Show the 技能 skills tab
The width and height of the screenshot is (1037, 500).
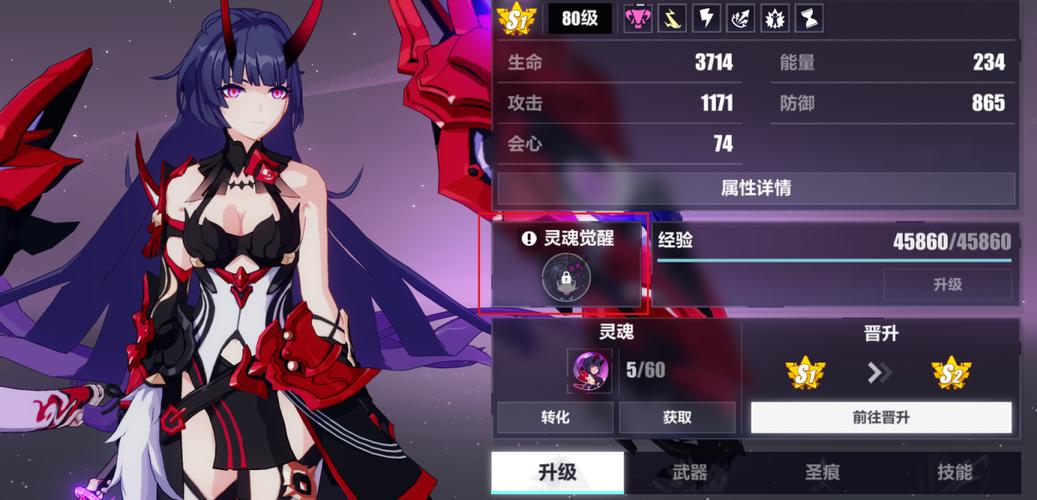pyautogui.click(x=954, y=473)
